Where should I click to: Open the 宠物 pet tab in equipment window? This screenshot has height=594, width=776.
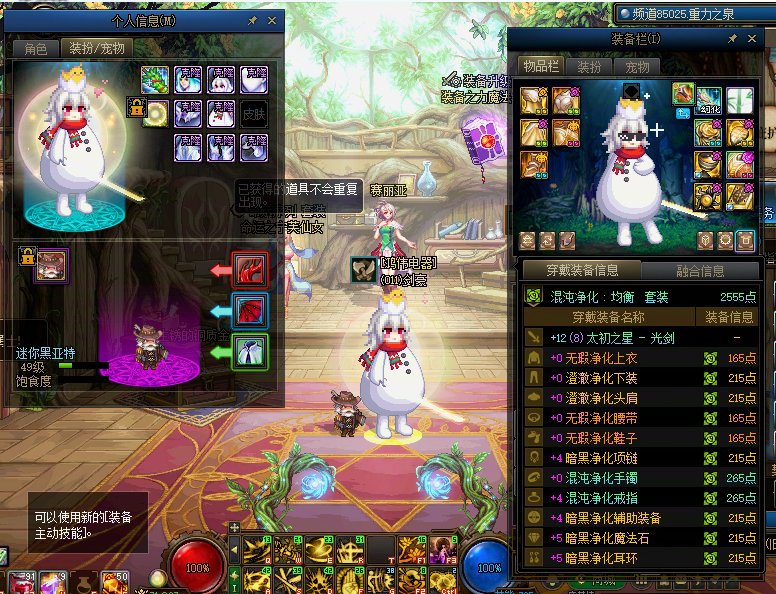pos(637,66)
